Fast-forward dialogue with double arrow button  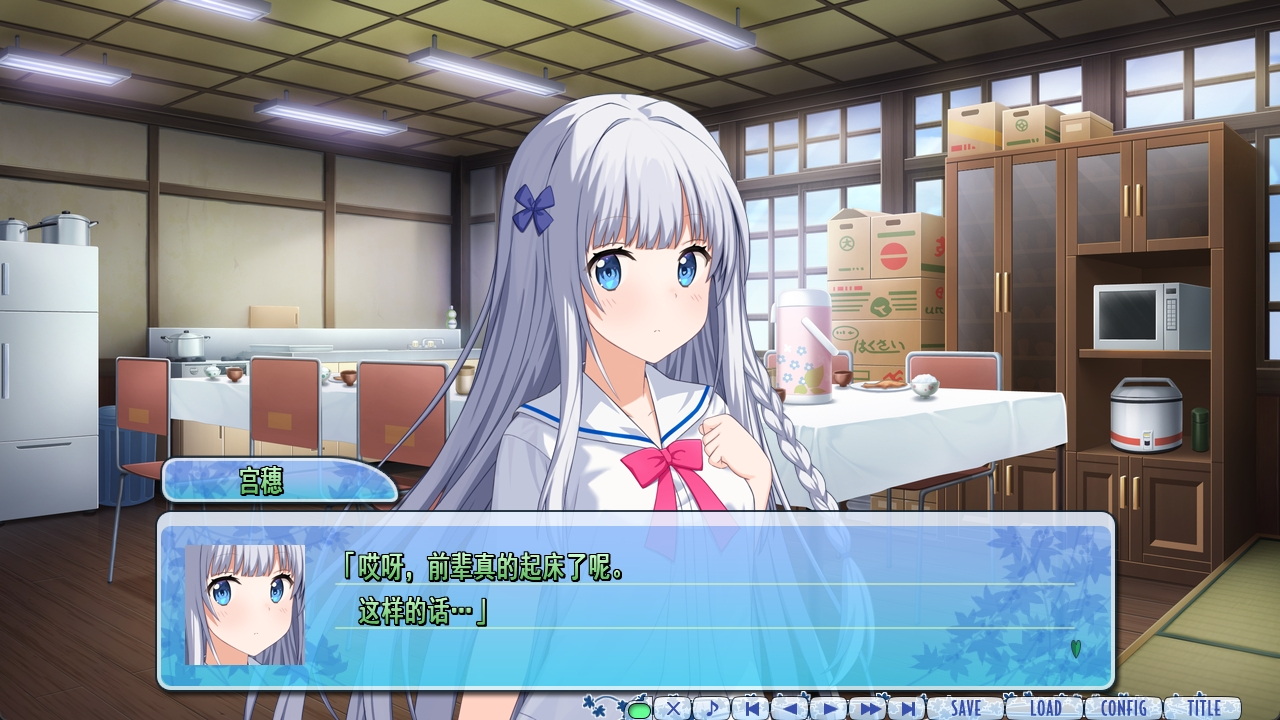tap(868, 708)
